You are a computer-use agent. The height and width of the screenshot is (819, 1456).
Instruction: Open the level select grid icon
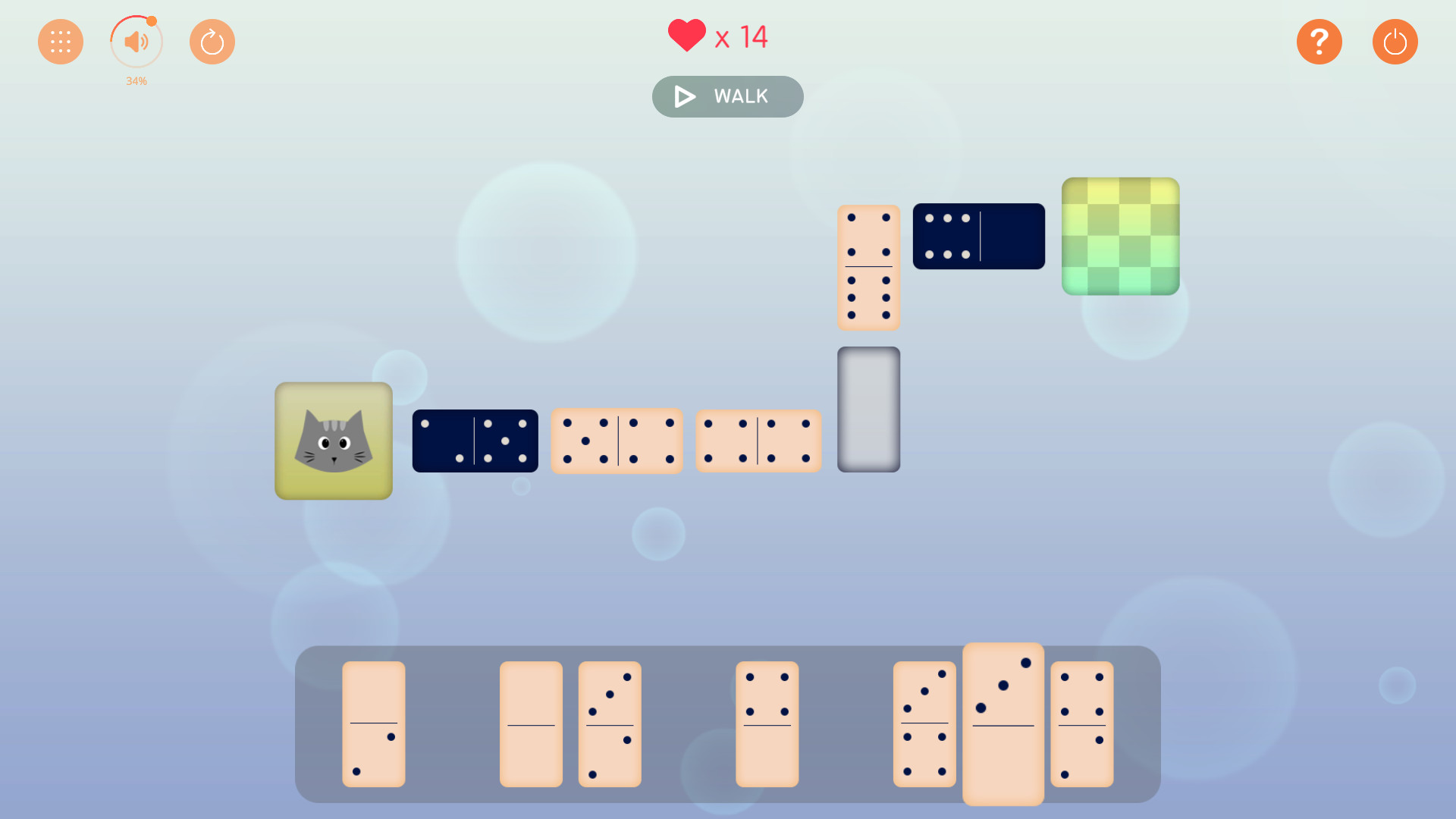(60, 42)
